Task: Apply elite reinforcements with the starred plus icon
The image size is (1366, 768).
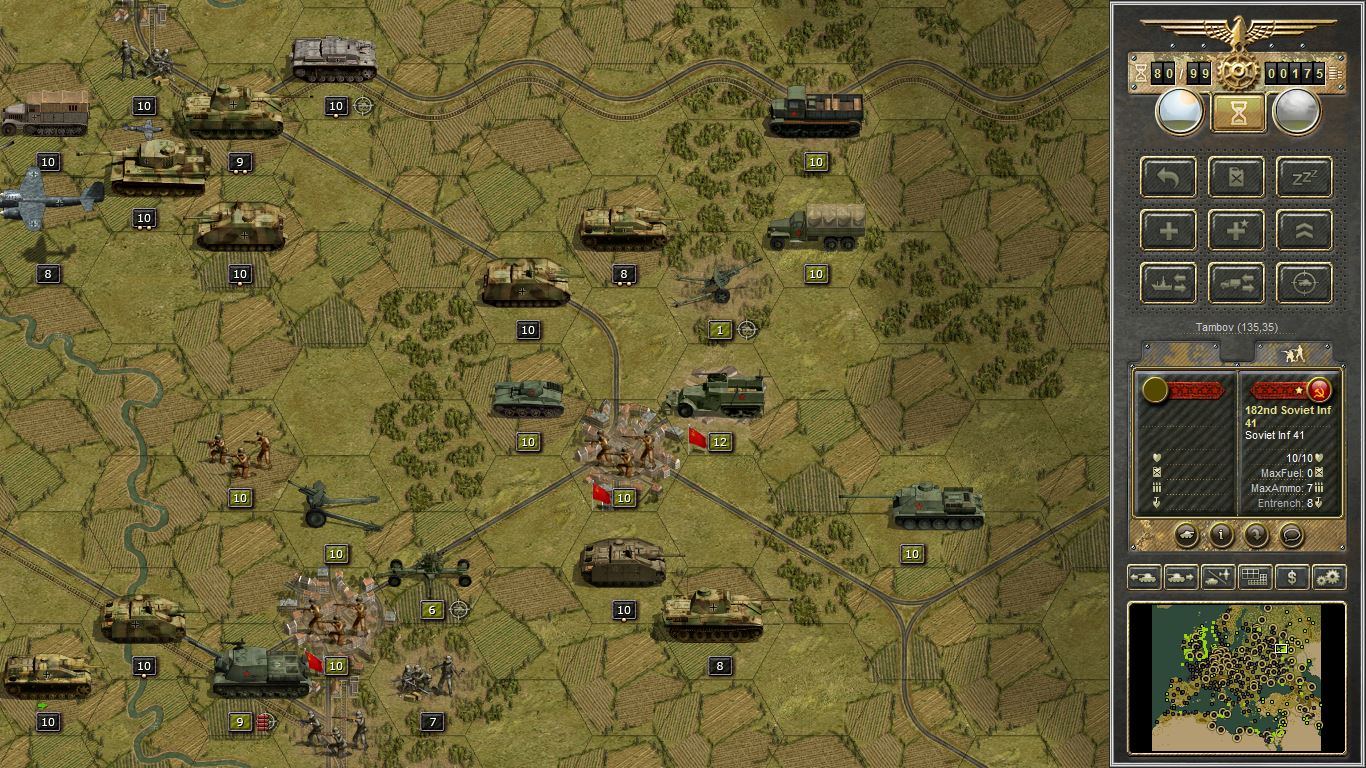Action: pyautogui.click(x=1236, y=230)
